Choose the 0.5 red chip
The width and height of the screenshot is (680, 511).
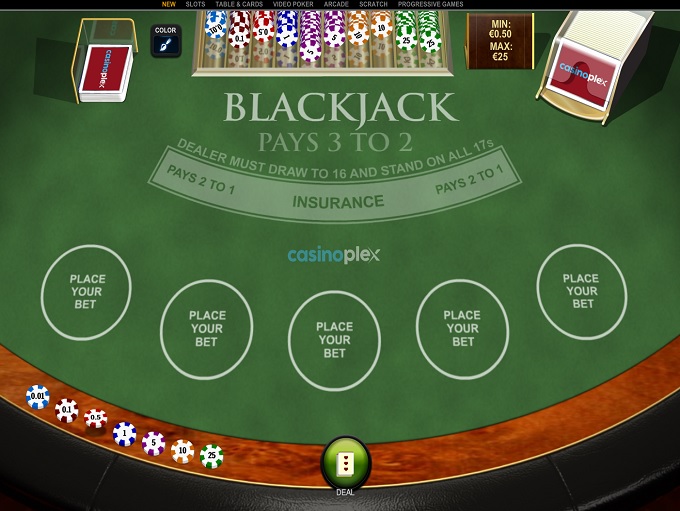(x=96, y=418)
